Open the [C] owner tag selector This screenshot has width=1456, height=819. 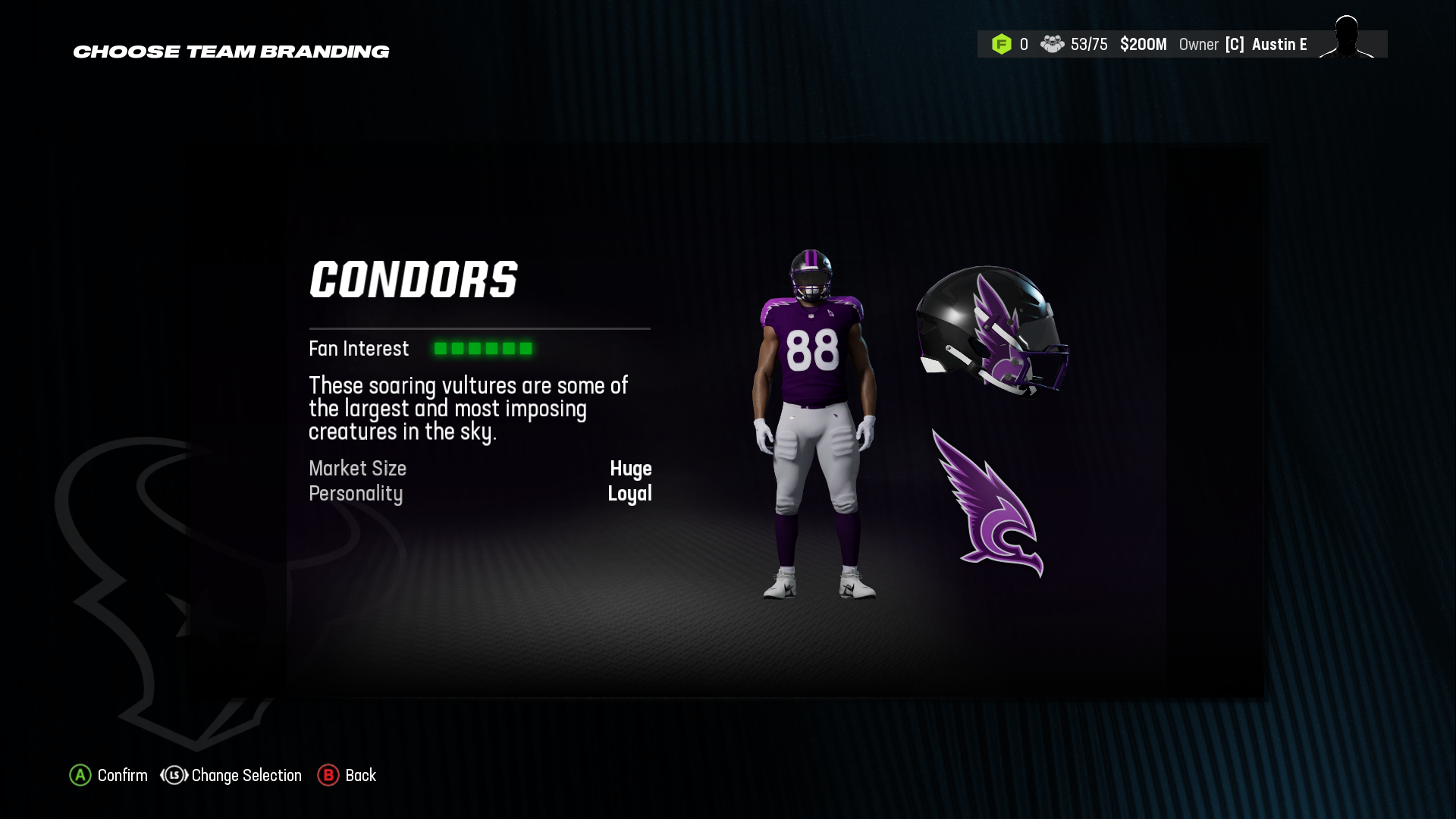(x=1236, y=45)
